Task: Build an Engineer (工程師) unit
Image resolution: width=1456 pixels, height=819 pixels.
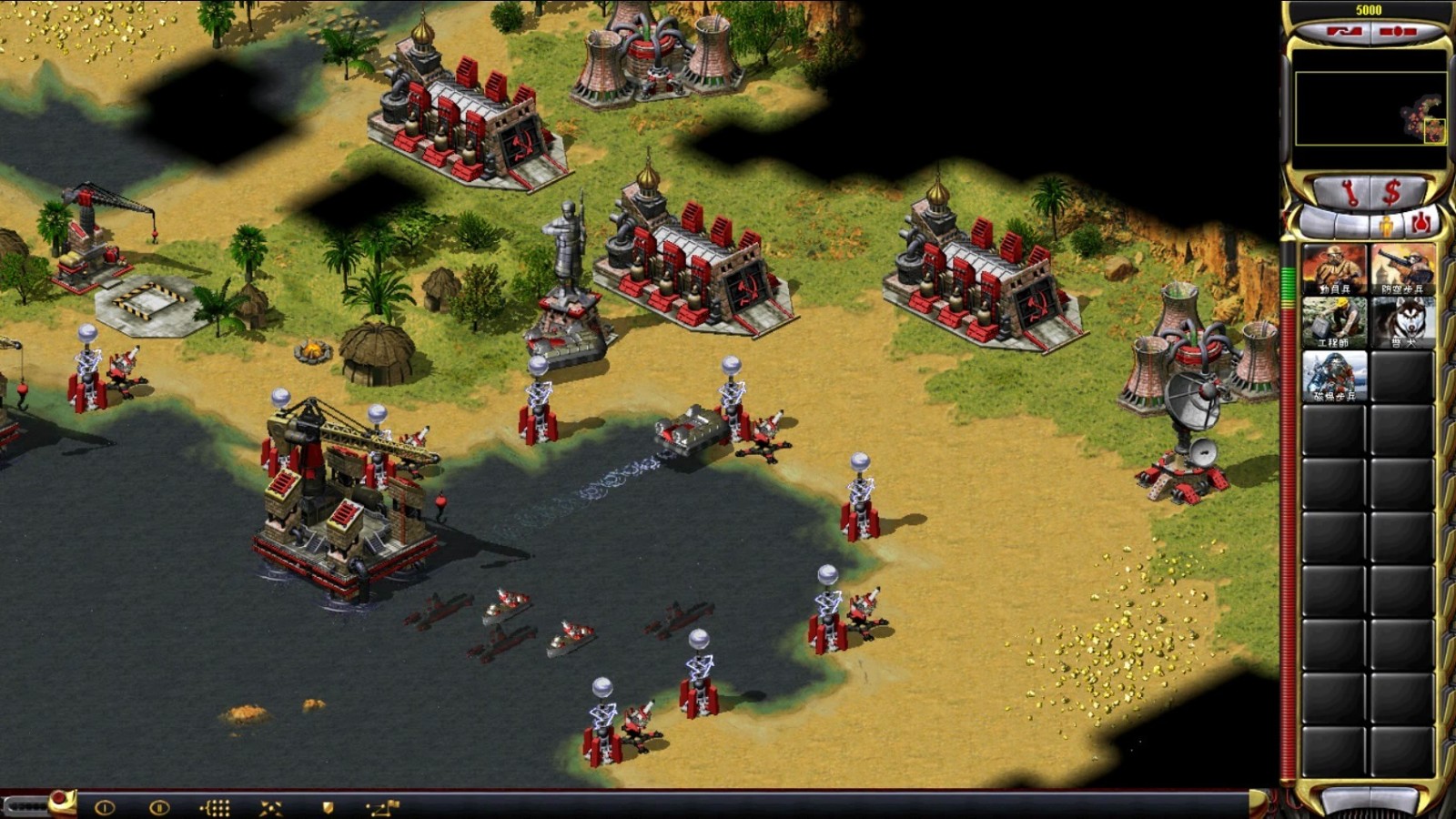Action: point(1333,322)
